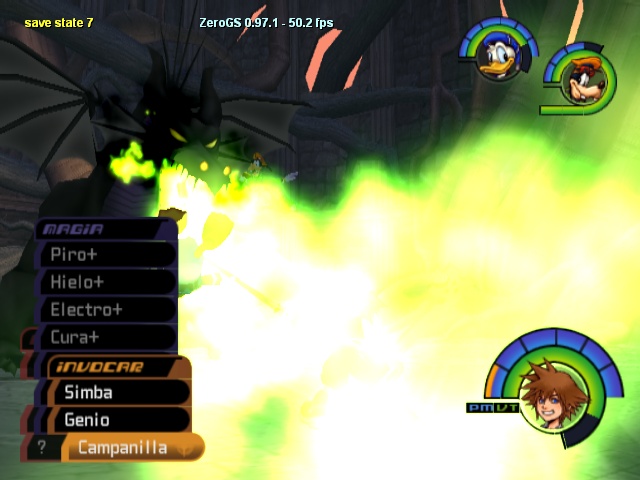Select the Campanilla summon entry
640x480 pixels.
125,448
